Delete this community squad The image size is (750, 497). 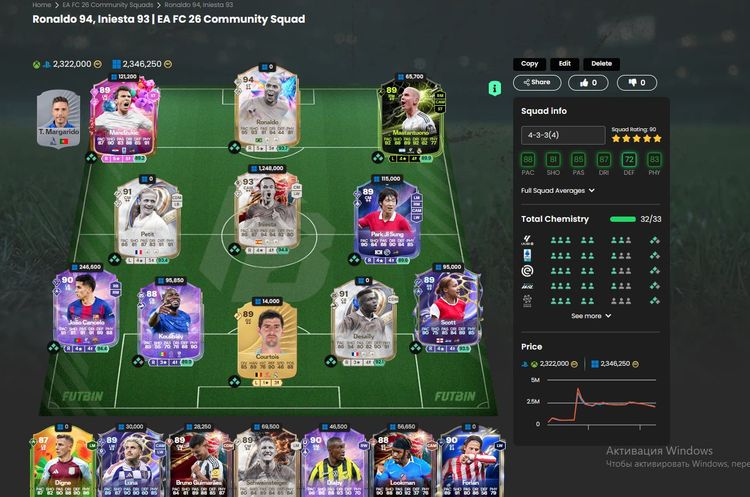click(x=600, y=64)
